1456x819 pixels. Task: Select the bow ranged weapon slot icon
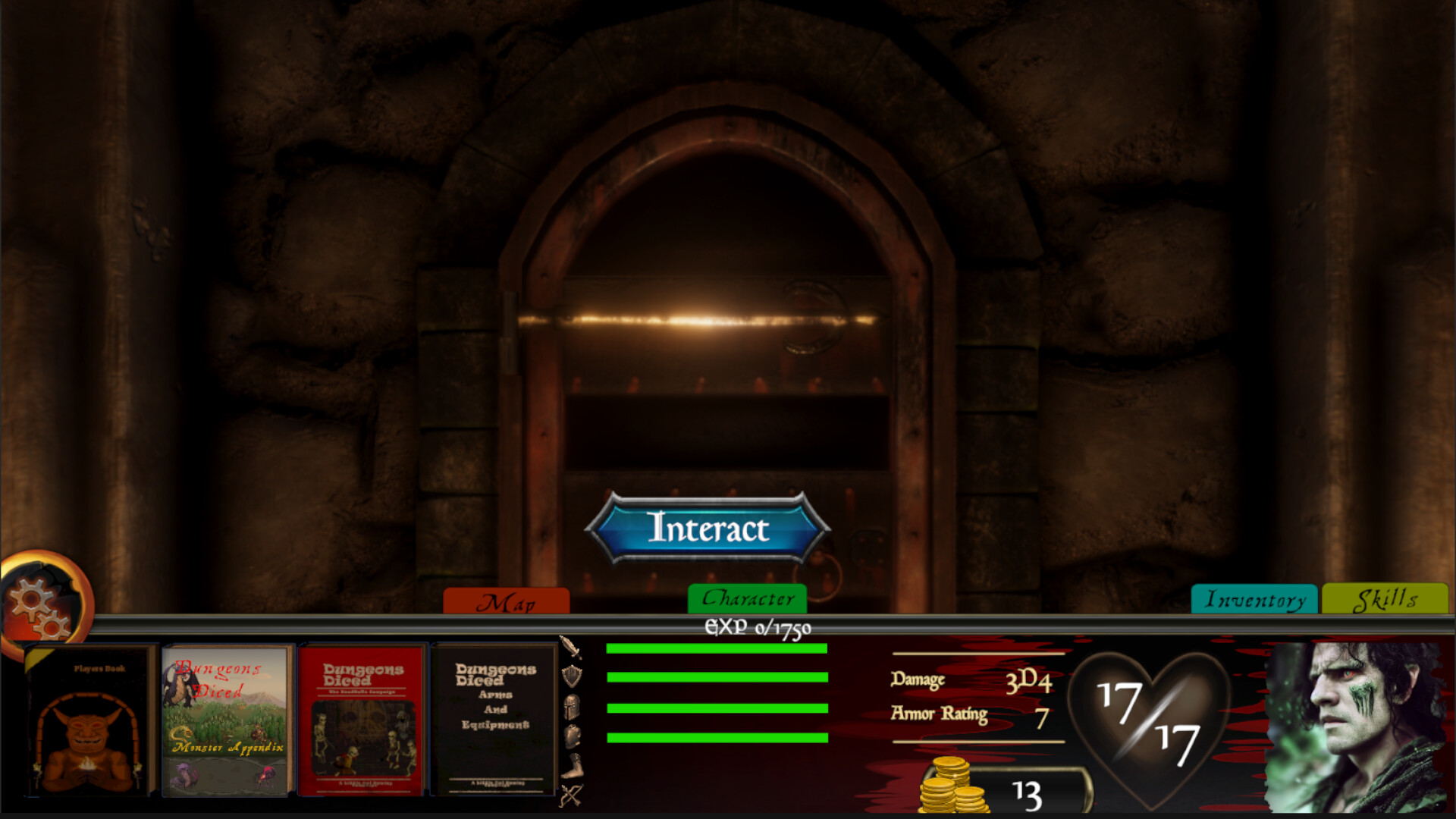point(573,795)
